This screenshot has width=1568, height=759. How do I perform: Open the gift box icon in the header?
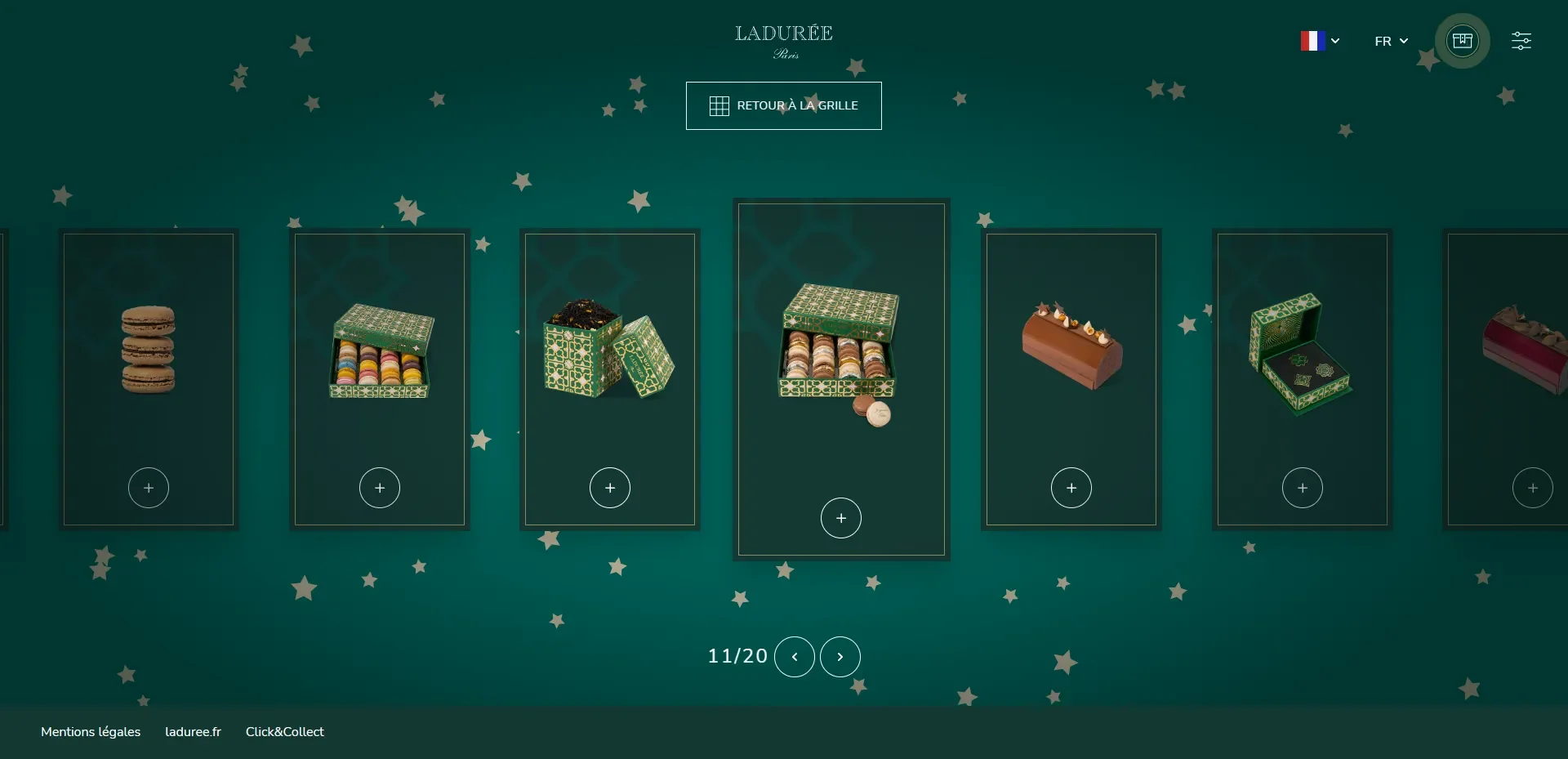[1462, 41]
